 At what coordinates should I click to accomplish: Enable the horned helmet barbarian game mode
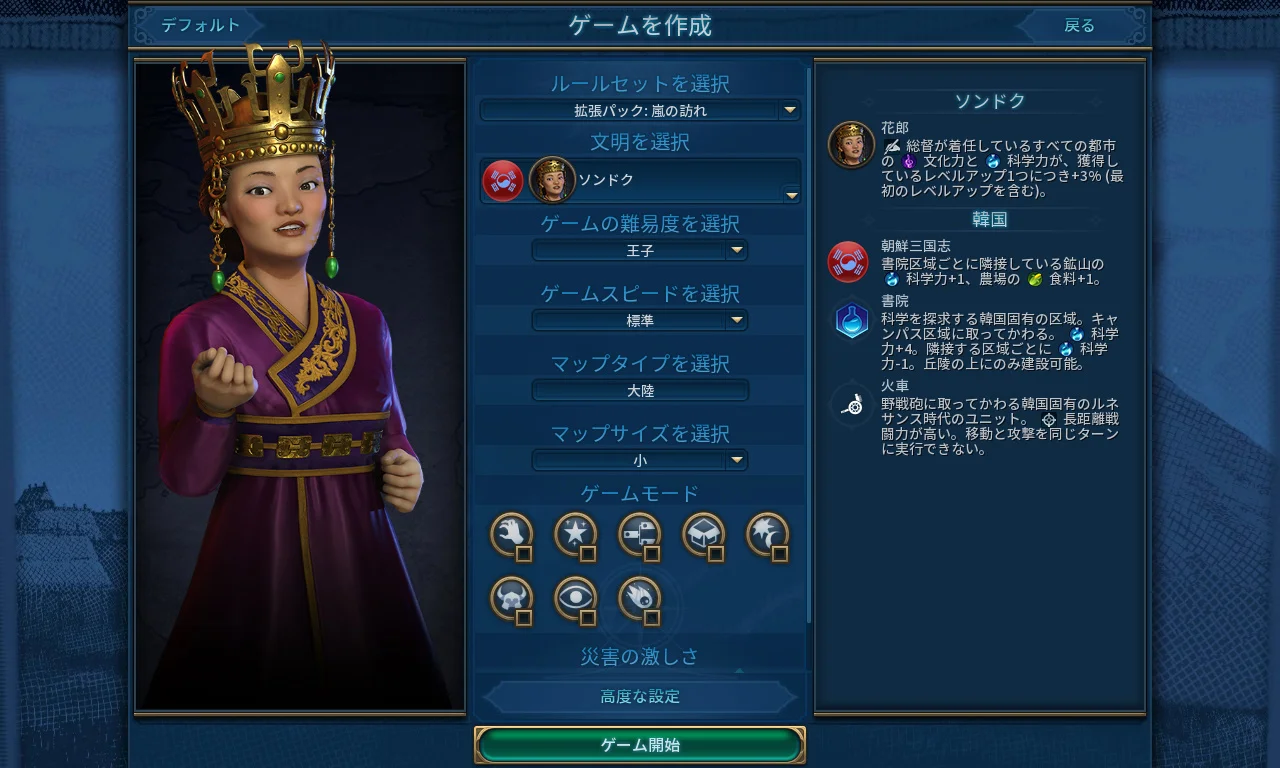[512, 599]
